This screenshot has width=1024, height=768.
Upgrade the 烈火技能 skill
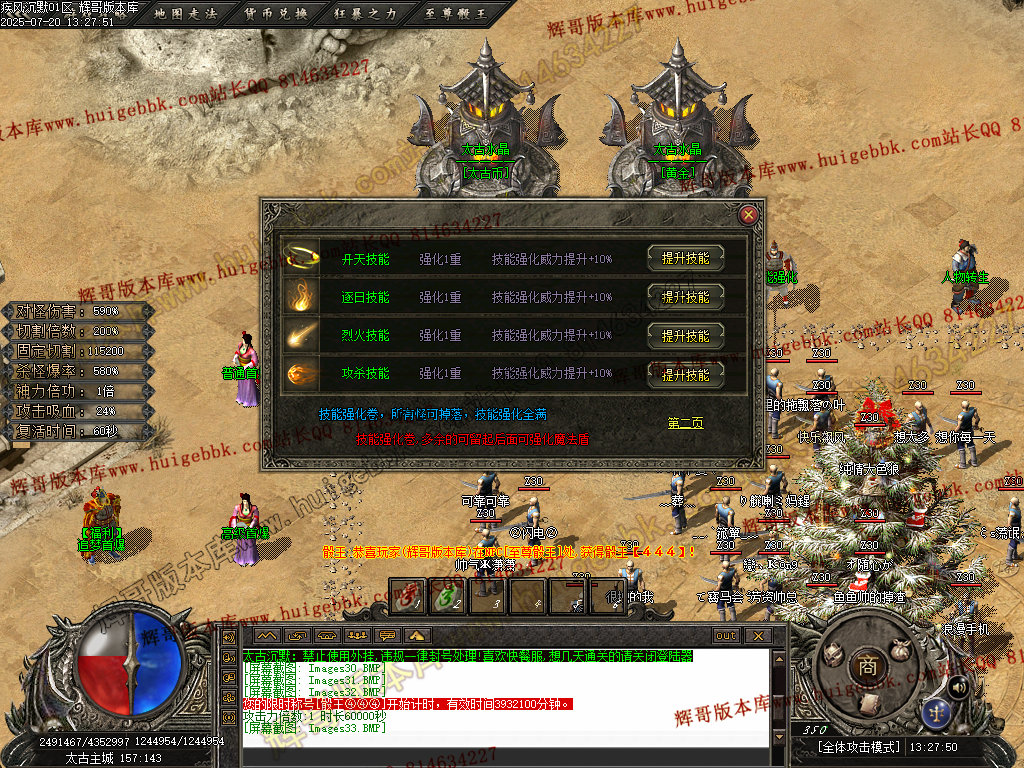point(685,336)
